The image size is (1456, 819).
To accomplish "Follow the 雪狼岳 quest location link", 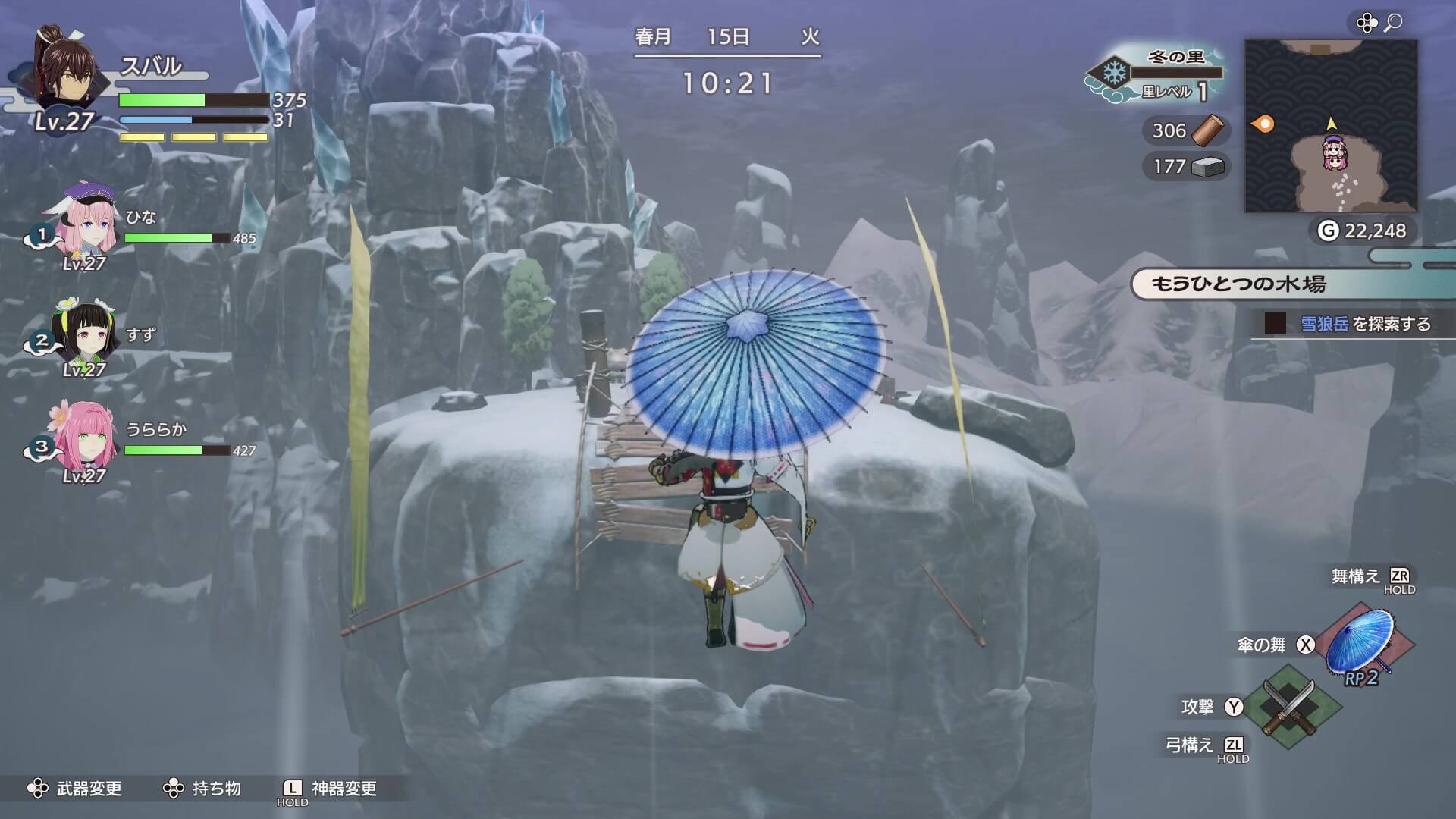I will coord(1324,324).
